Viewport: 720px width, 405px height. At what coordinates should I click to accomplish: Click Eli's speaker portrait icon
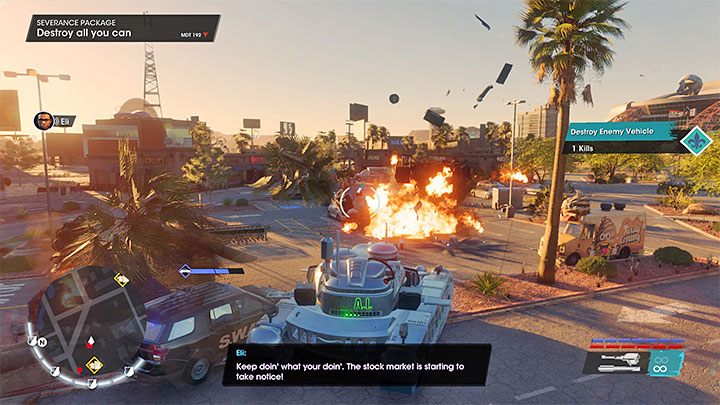click(42, 121)
